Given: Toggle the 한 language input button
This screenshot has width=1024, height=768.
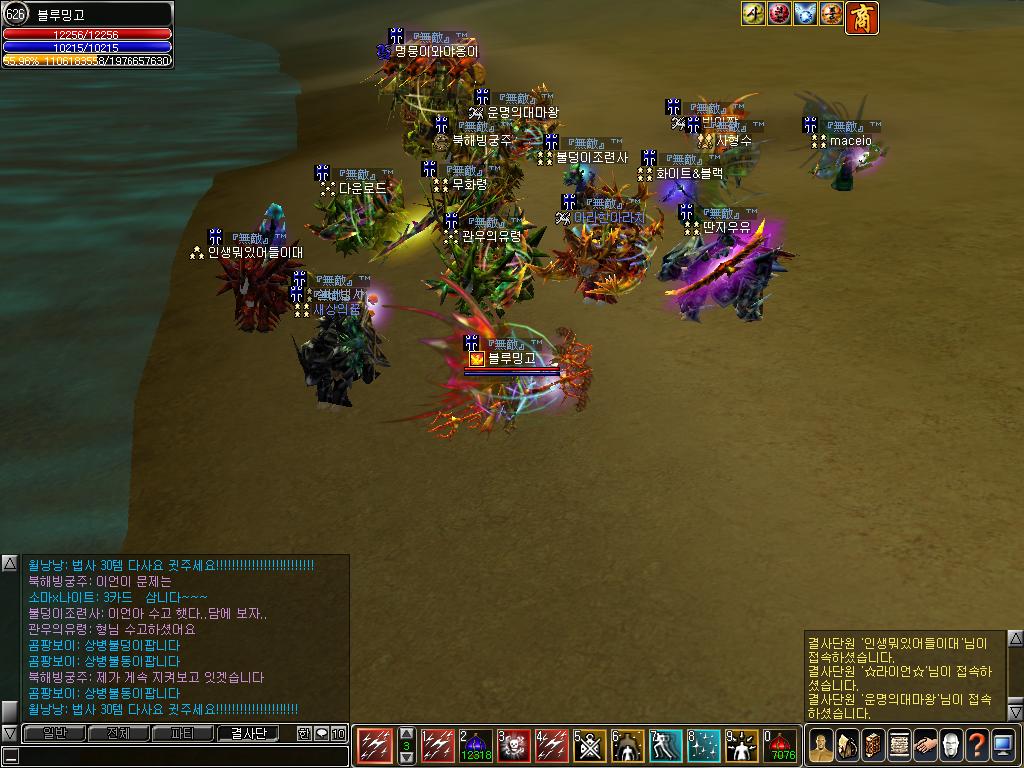Looking at the screenshot, I should [x=304, y=734].
